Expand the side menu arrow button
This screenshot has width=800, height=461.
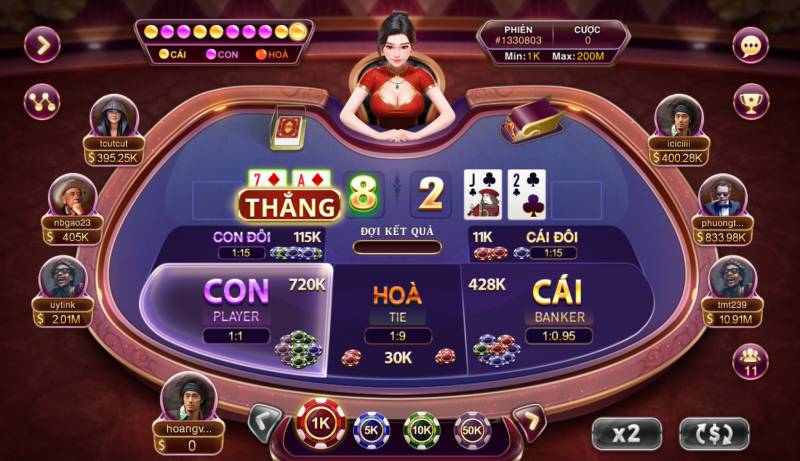tap(43, 45)
